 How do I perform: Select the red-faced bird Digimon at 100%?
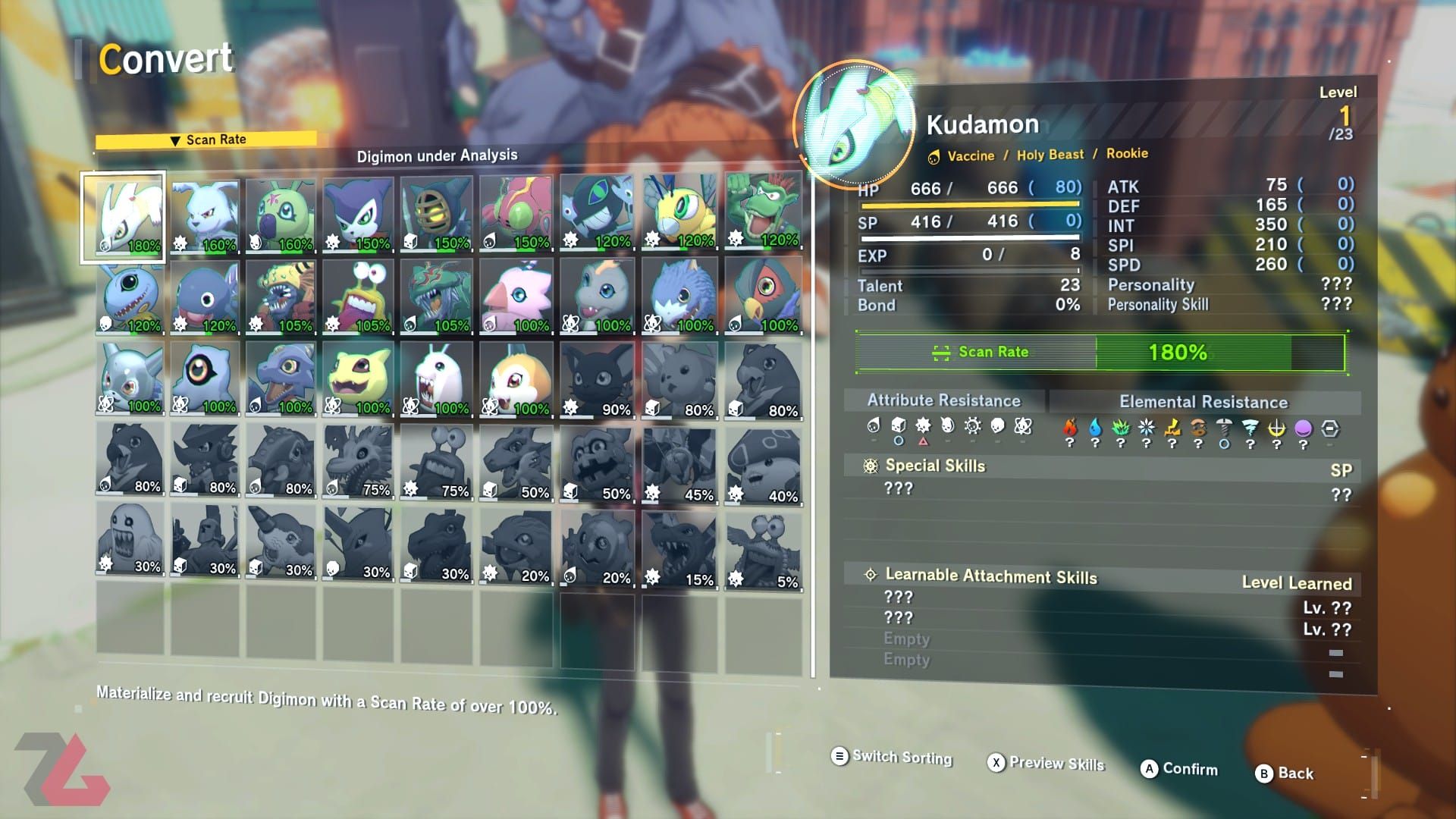click(x=763, y=297)
